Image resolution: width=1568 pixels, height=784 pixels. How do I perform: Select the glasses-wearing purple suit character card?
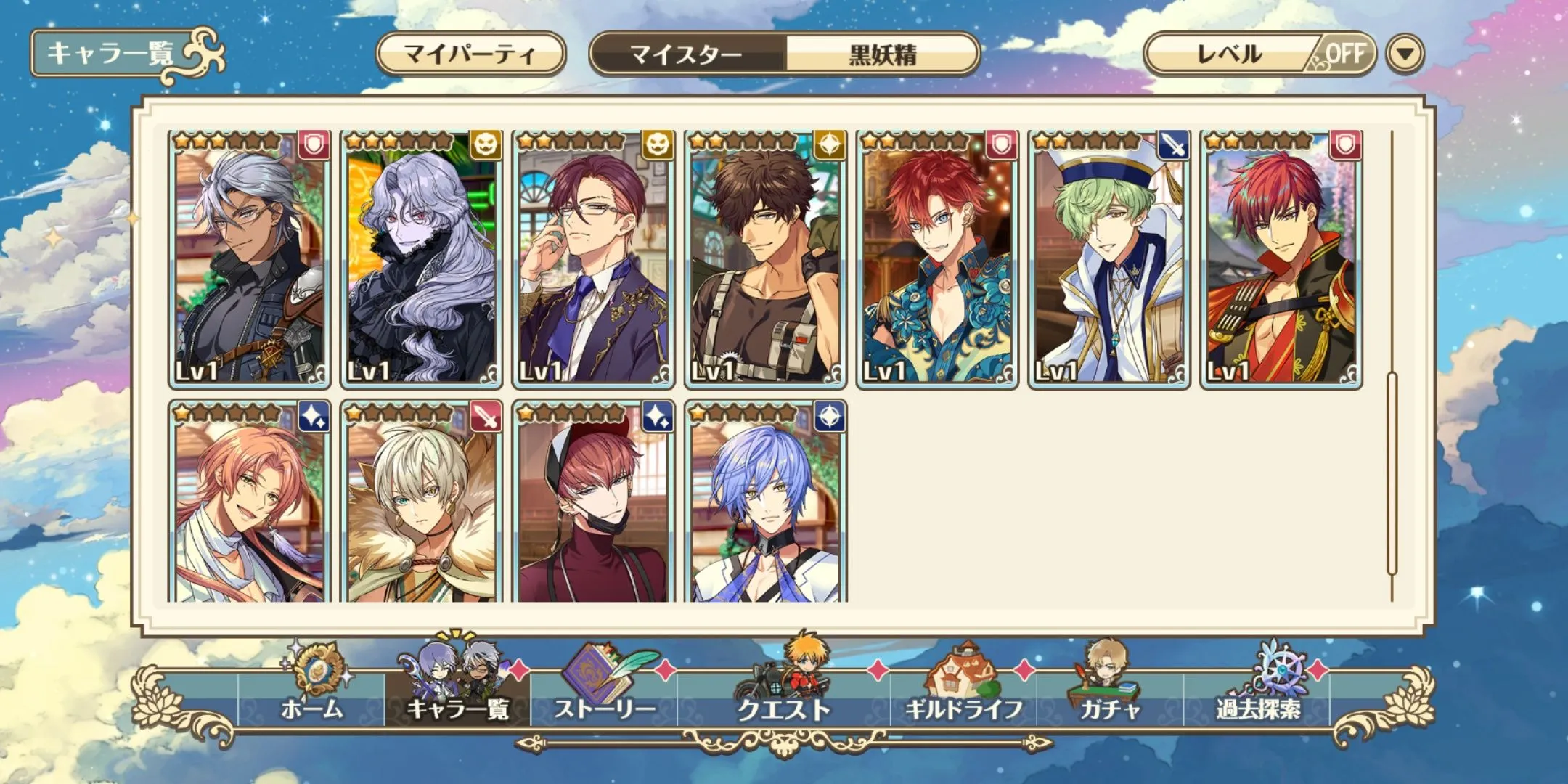pyautogui.click(x=593, y=259)
